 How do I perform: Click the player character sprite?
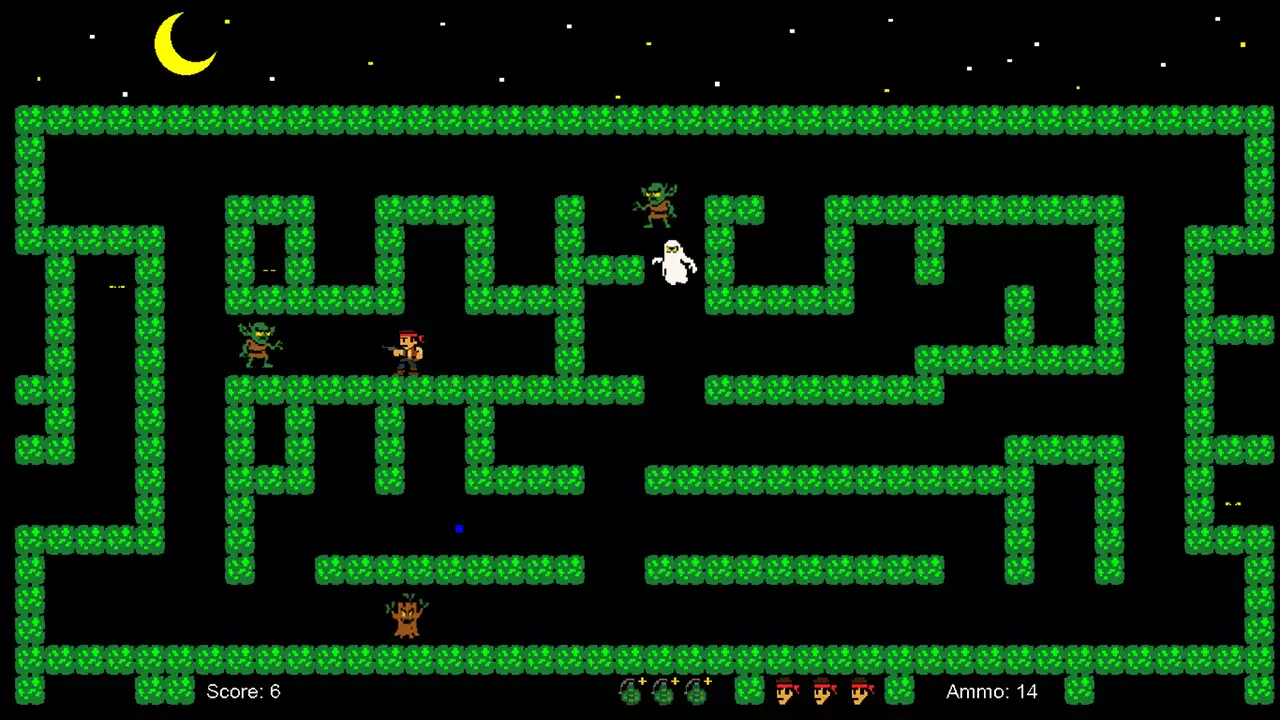[406, 352]
